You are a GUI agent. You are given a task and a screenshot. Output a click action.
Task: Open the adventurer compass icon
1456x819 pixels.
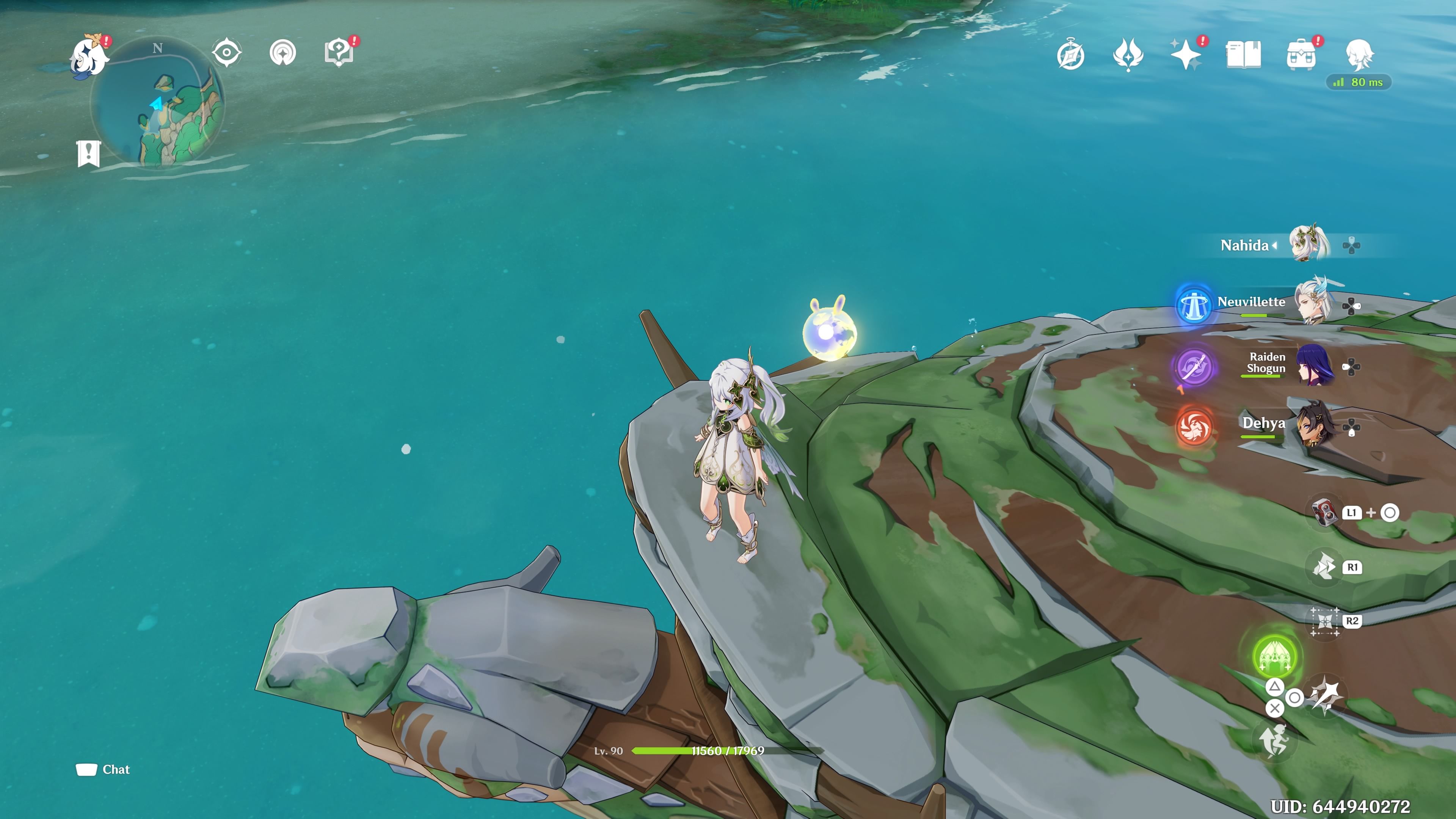(1070, 55)
